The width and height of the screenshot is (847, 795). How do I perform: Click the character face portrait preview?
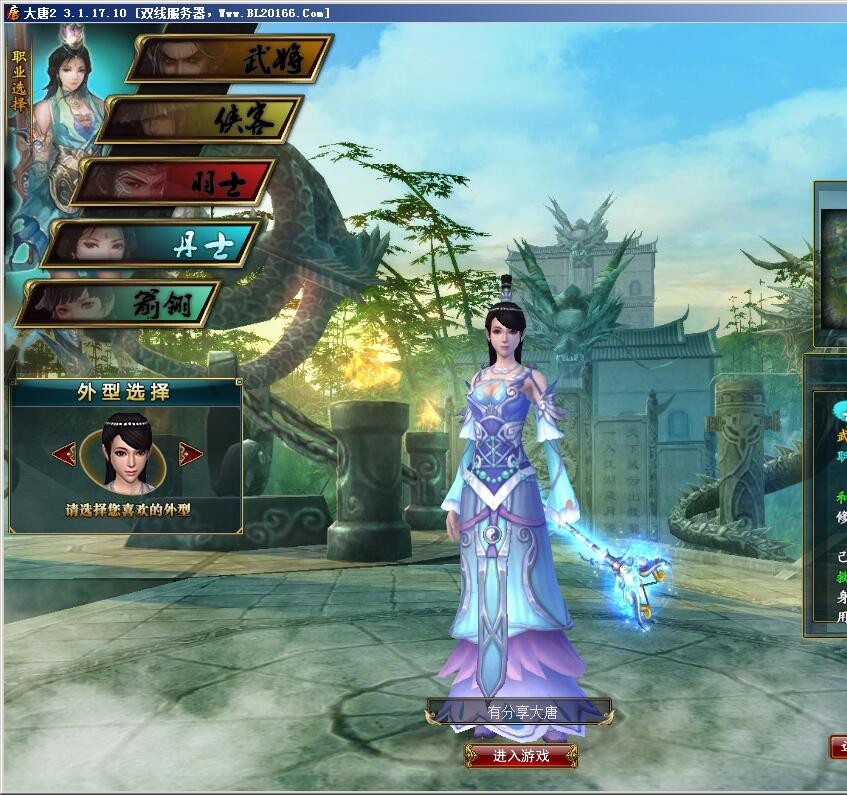[x=127, y=454]
